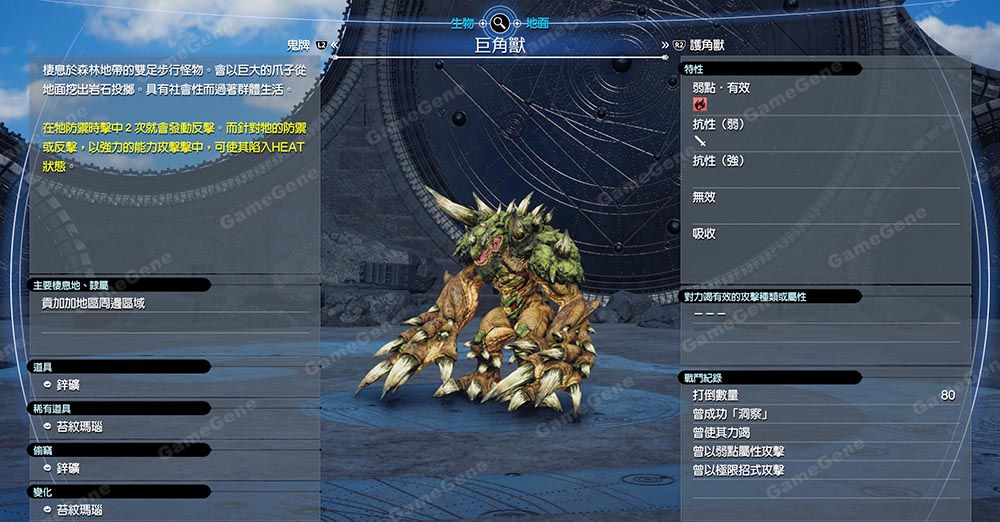
Task: Select the fire weakness icon
Action: pyautogui.click(x=699, y=104)
